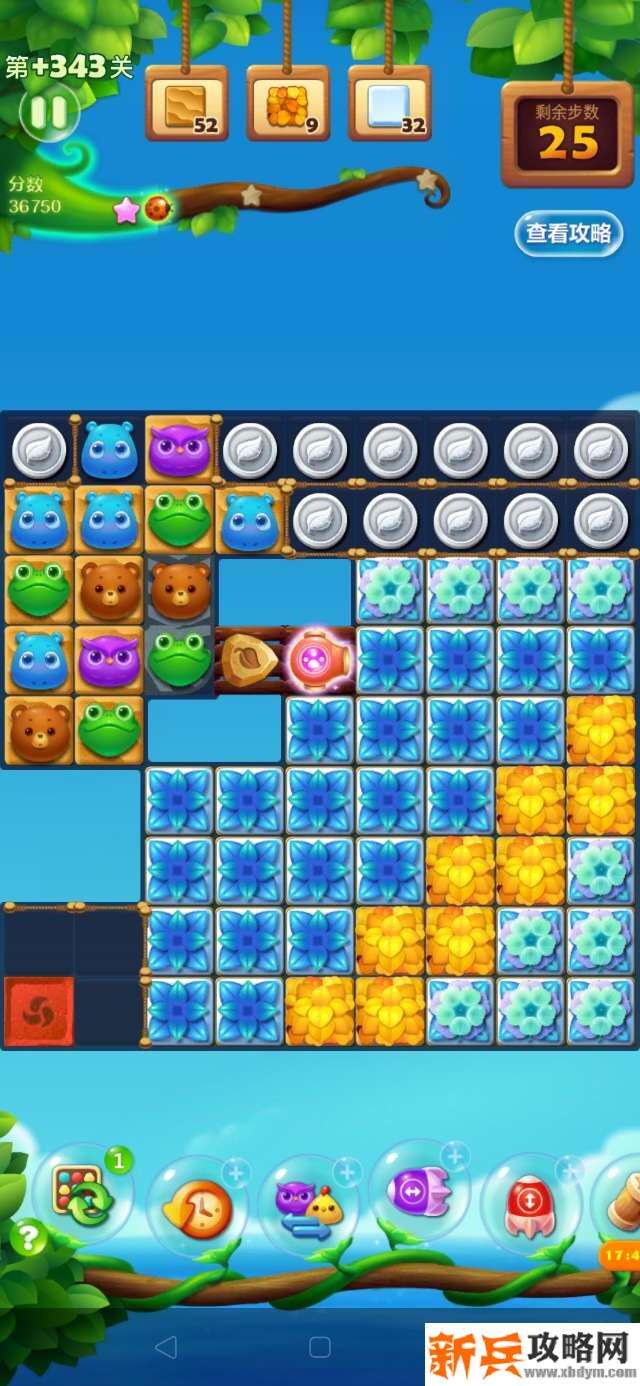Pause the game with the green bubble button
Viewport: 640px width, 1386px height.
tap(48, 112)
